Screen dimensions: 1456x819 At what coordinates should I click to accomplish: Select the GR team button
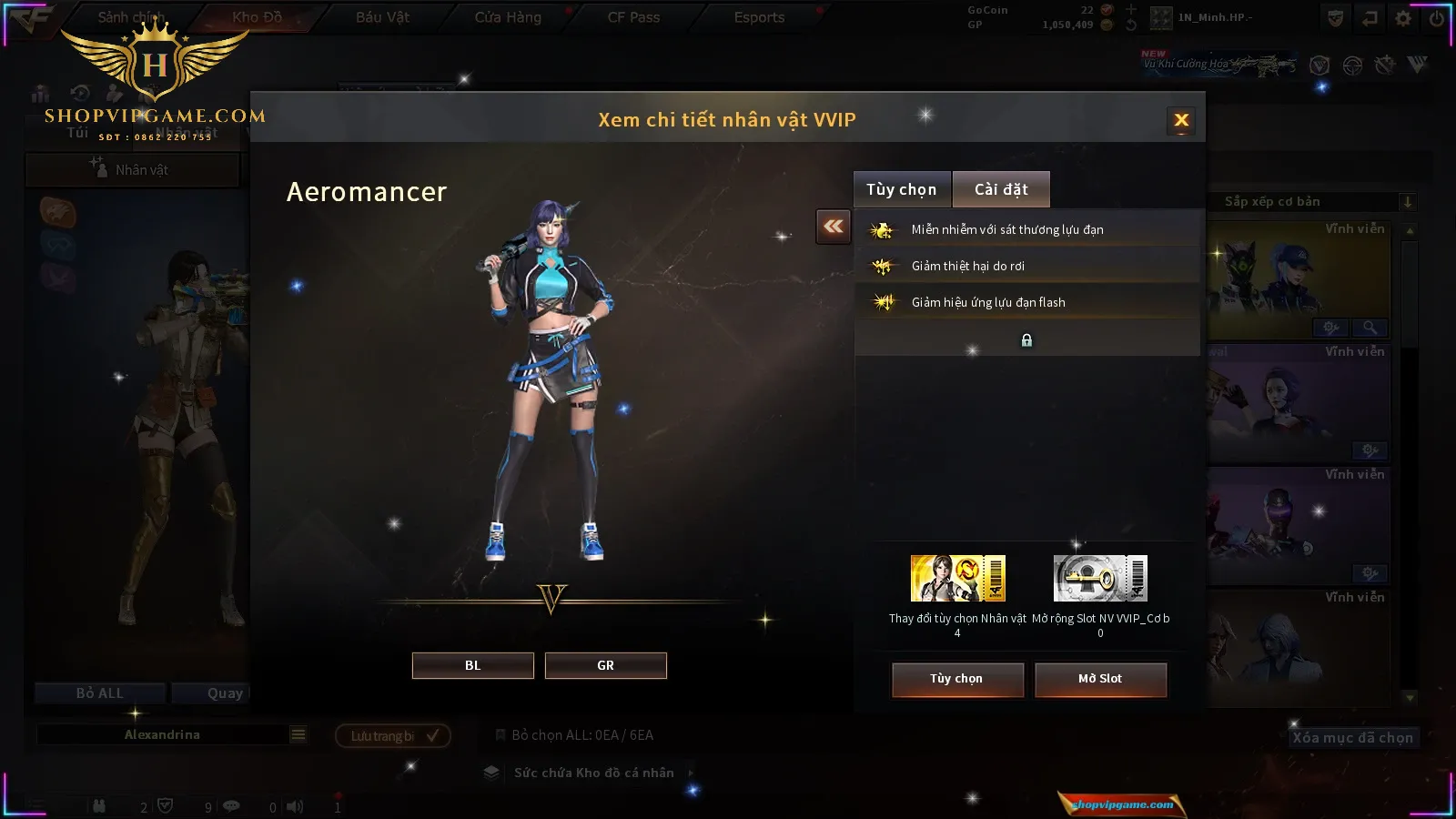[x=605, y=665]
